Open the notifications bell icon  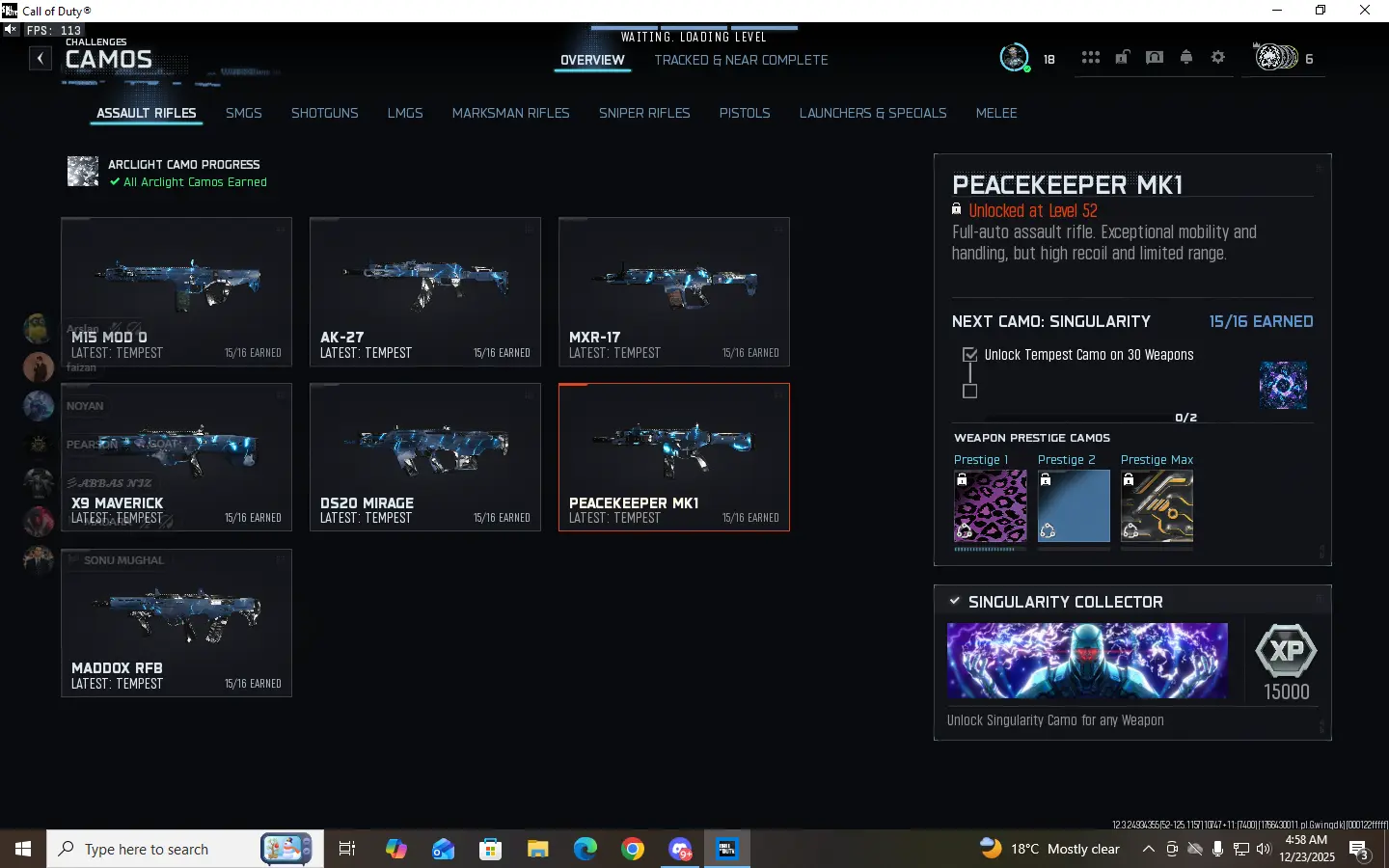(1185, 58)
